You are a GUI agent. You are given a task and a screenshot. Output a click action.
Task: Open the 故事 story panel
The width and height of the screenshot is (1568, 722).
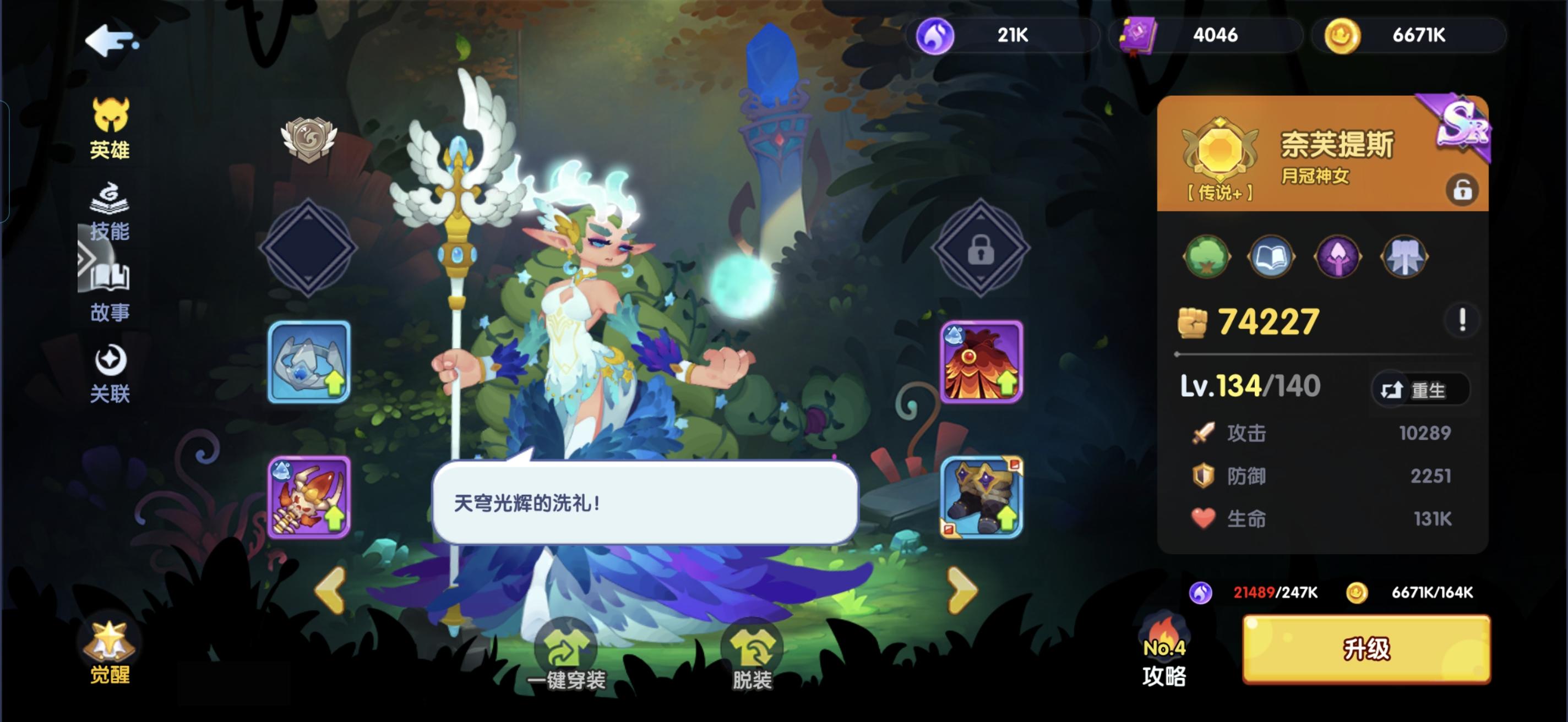point(111,292)
